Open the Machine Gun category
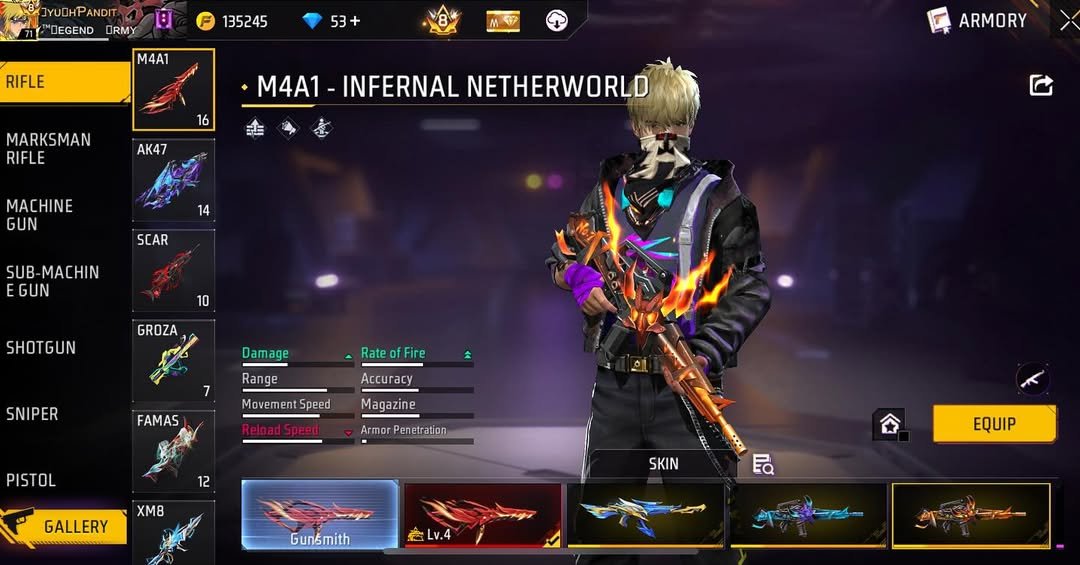Image resolution: width=1080 pixels, height=565 pixels. coord(42,215)
